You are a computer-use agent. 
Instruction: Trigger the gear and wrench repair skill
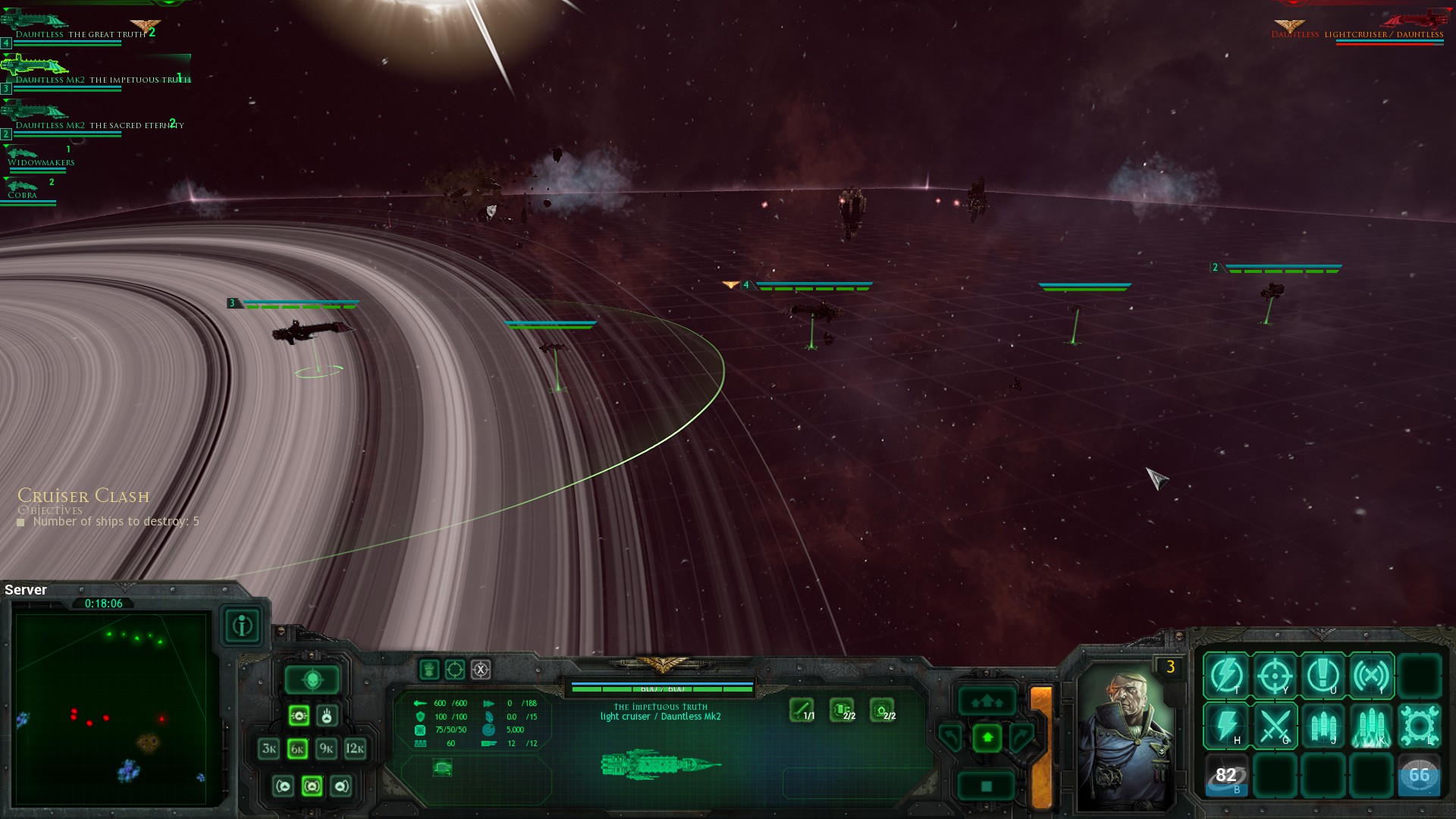1419,726
